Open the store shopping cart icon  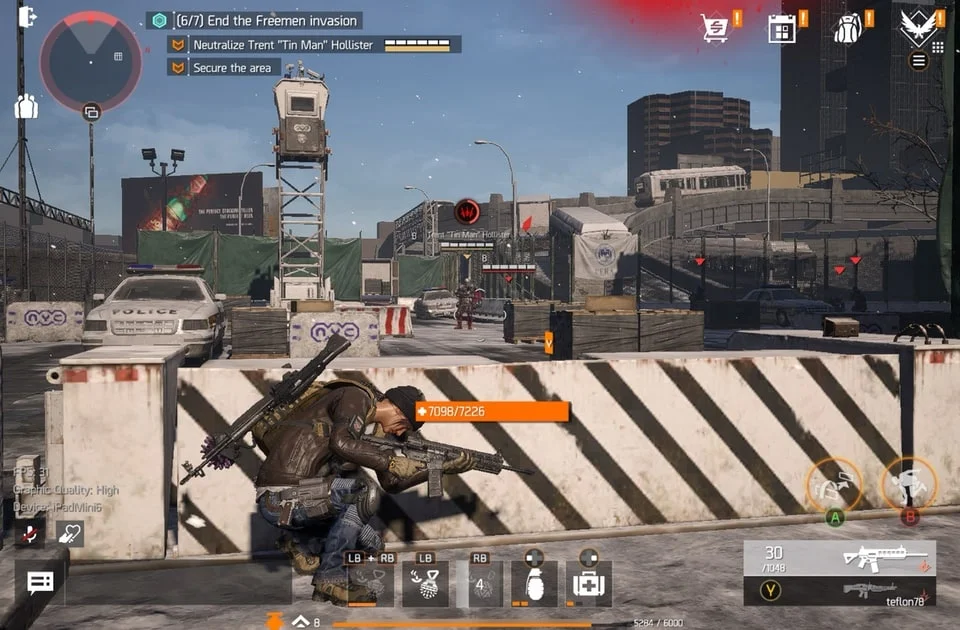pyautogui.click(x=715, y=28)
